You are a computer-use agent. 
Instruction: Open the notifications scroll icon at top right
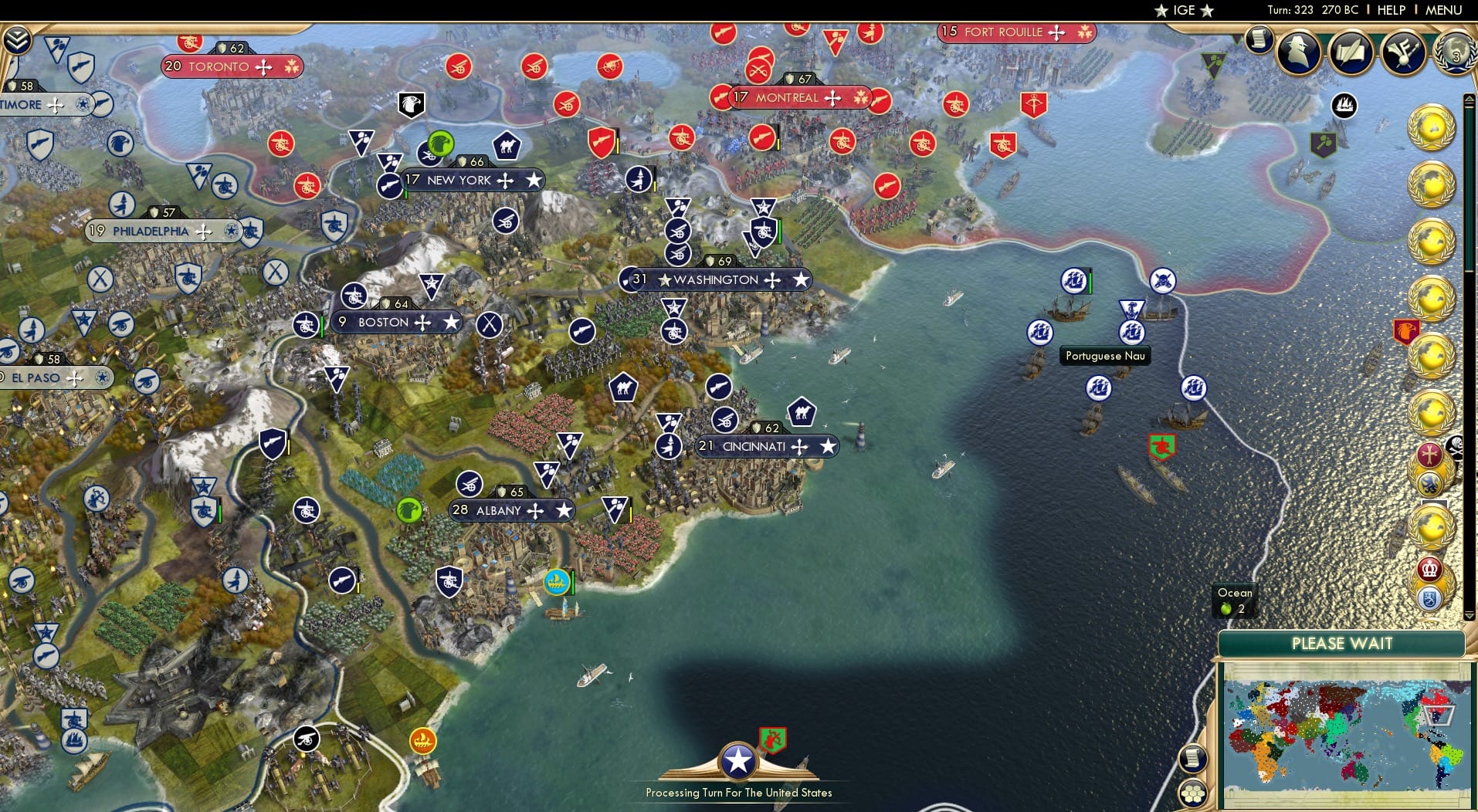point(1261,39)
